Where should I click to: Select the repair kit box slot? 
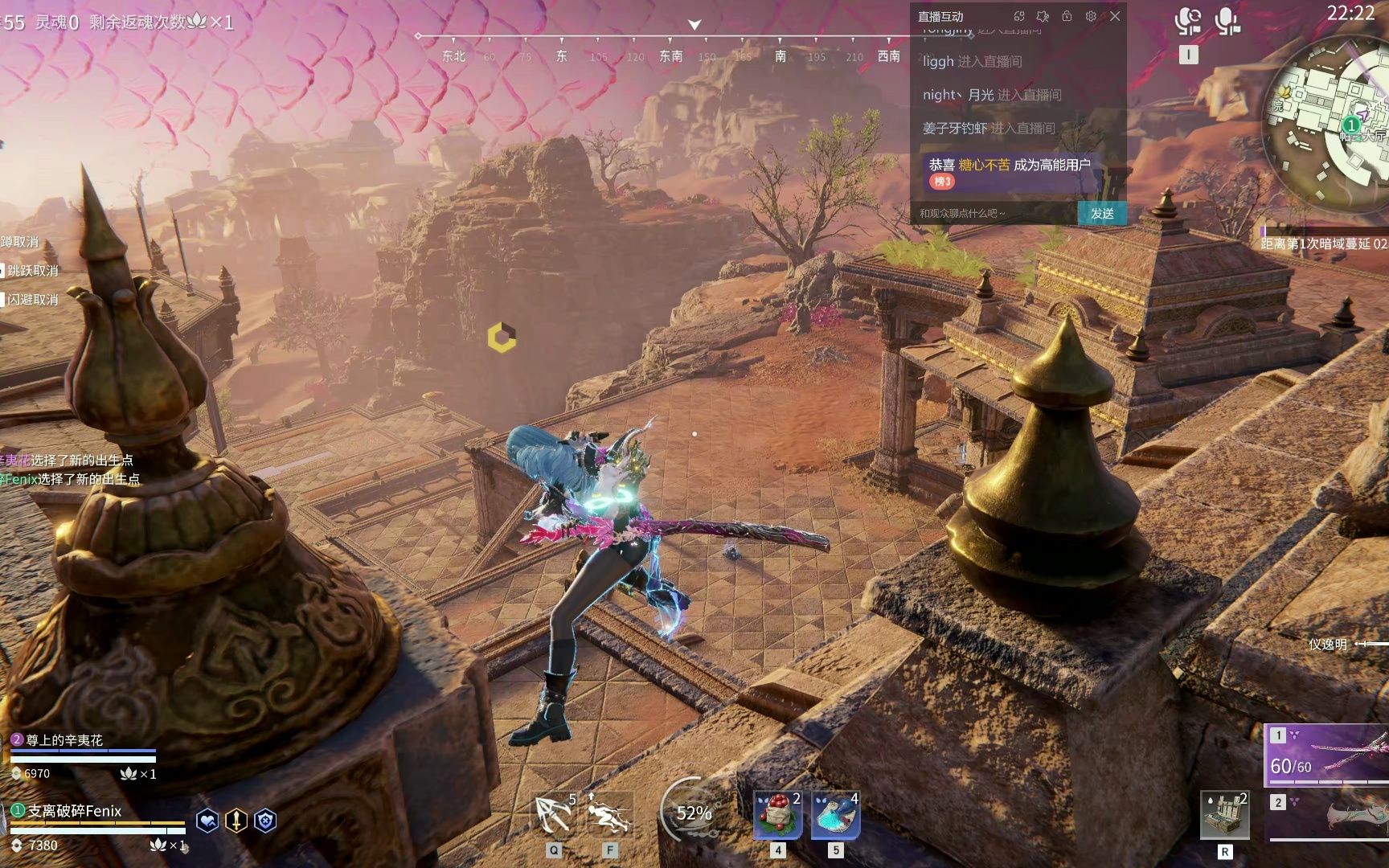click(1224, 815)
